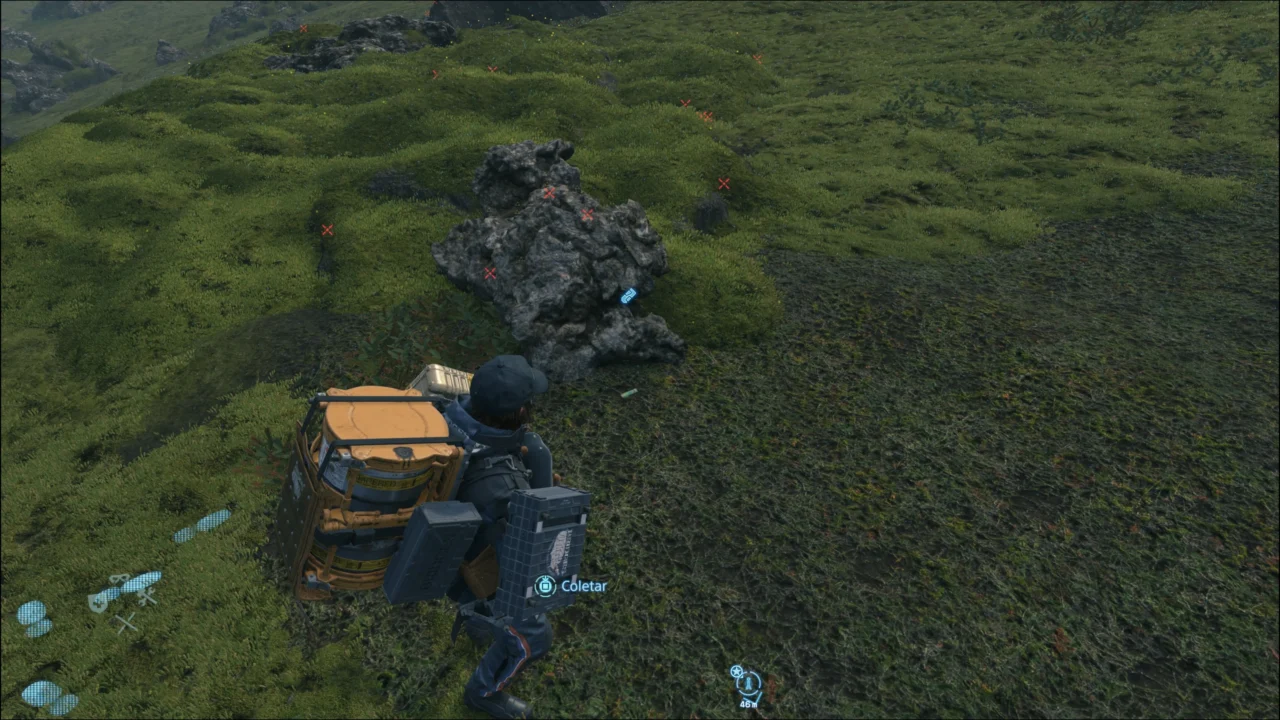The height and width of the screenshot is (720, 1280).
Task: Select the medical cross scan marker on grass
Action: (x=99, y=604)
